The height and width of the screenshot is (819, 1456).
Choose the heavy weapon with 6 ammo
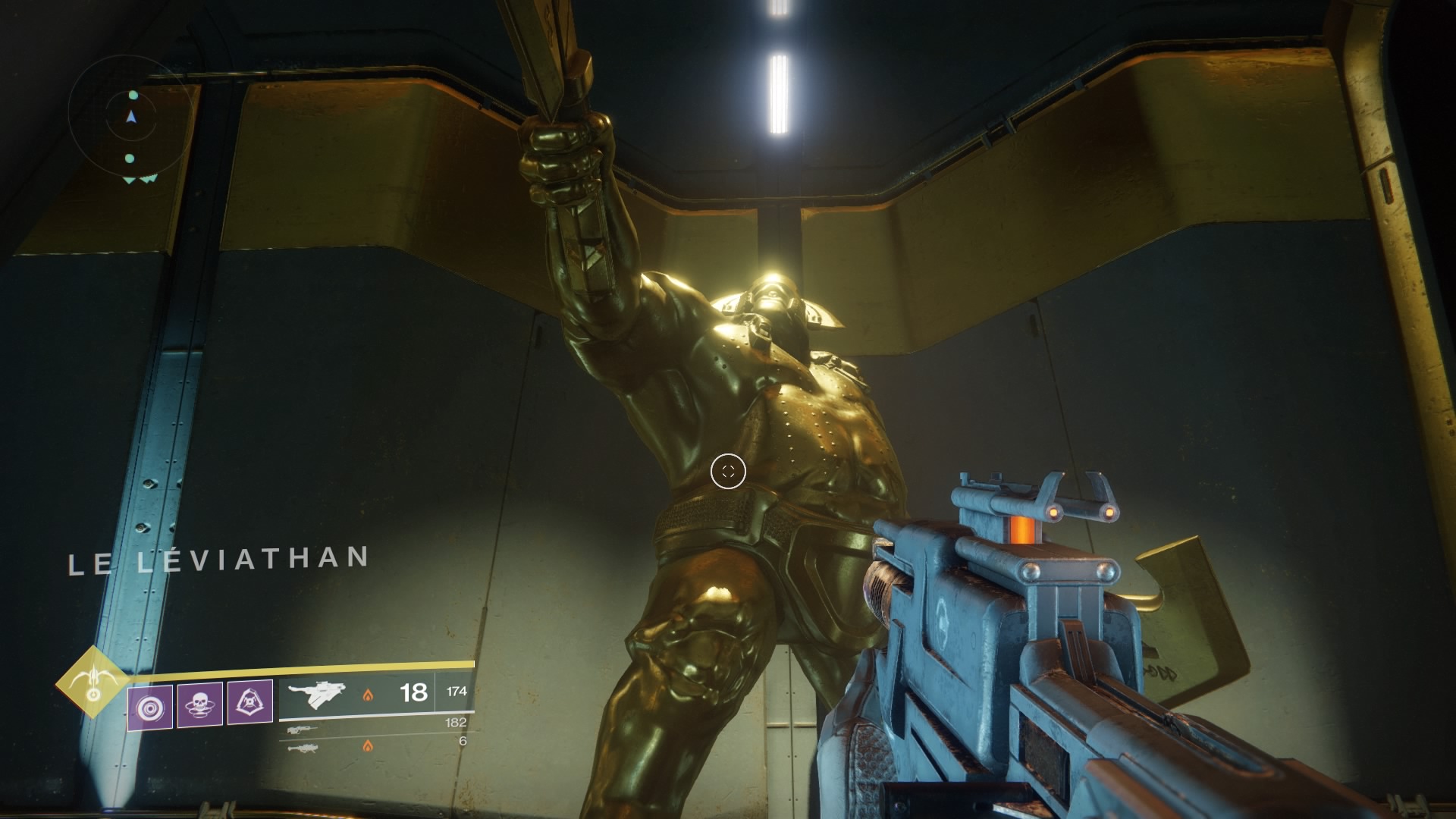pyautogui.click(x=303, y=748)
